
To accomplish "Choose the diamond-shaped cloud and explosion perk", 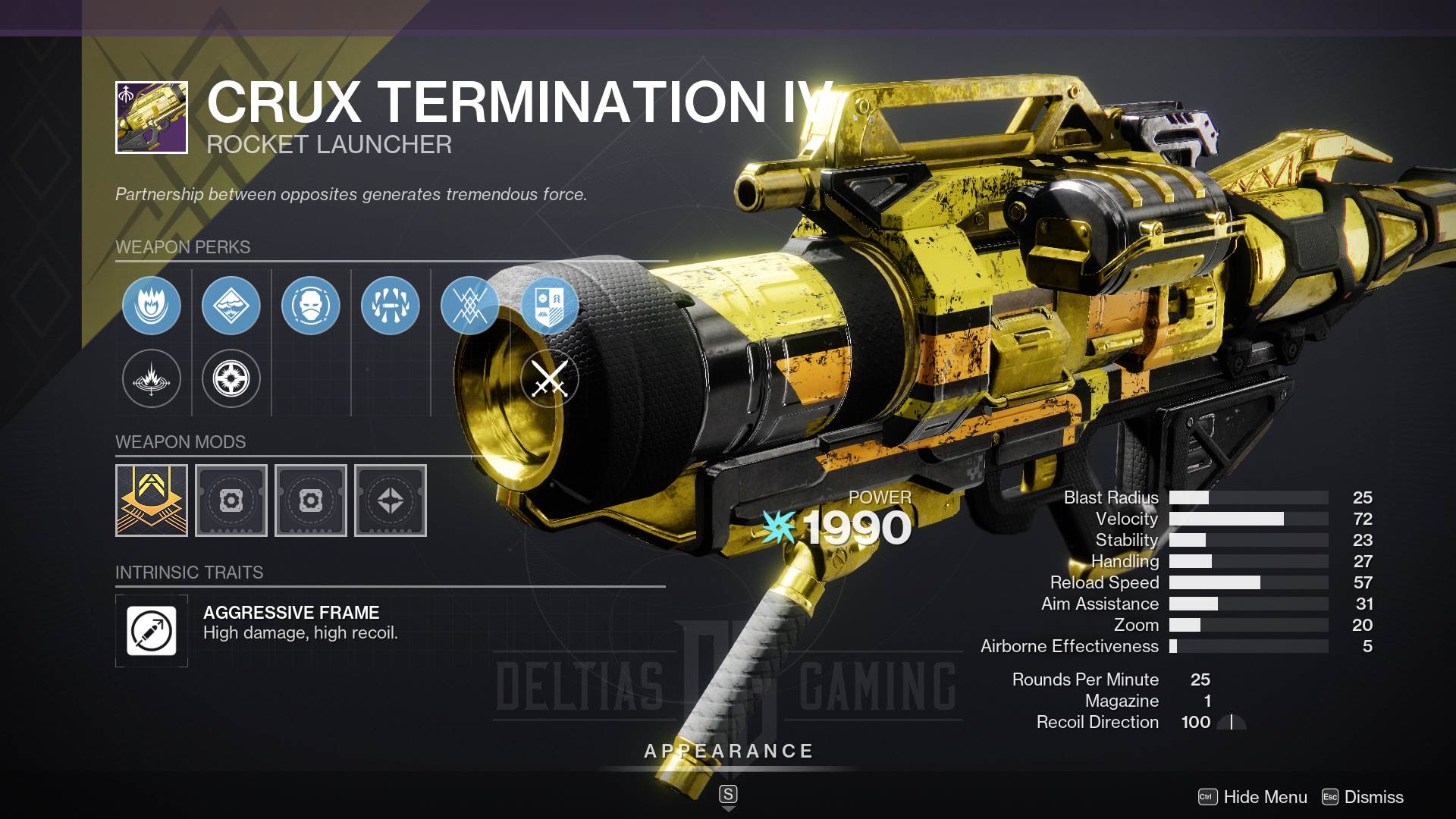I will (x=231, y=306).
